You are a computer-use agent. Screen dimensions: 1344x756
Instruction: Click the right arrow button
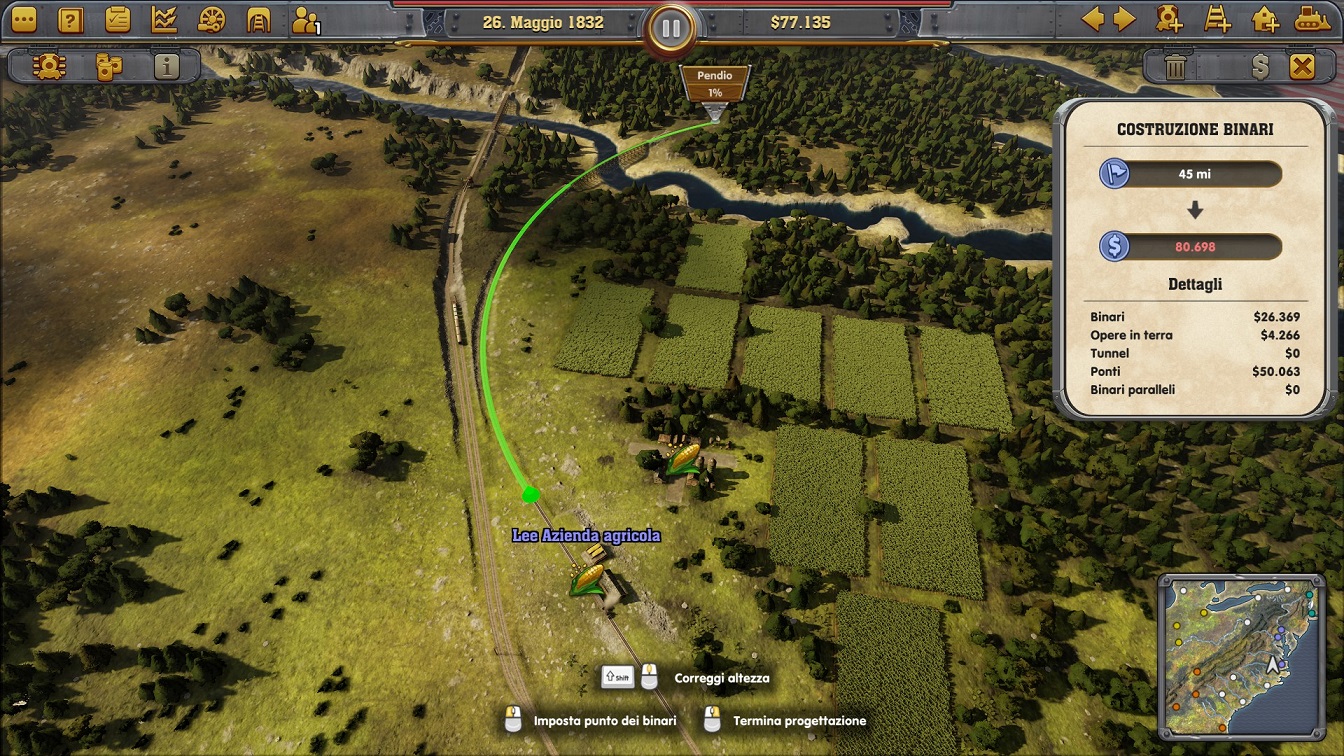click(1125, 19)
